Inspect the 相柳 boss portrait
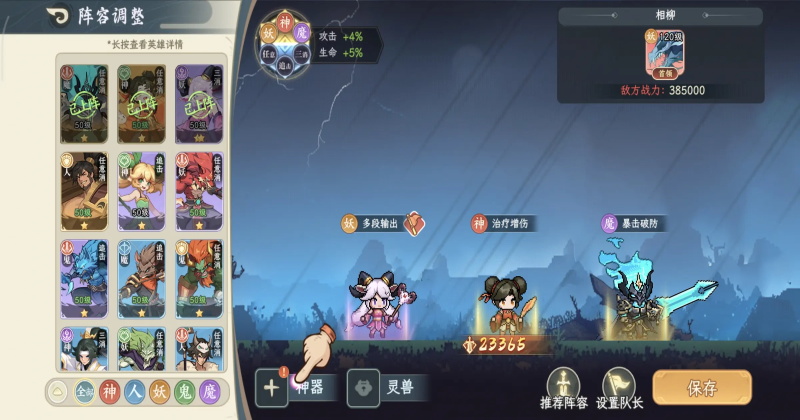Image resolution: width=800 pixels, height=420 pixels. pyautogui.click(x=660, y=51)
